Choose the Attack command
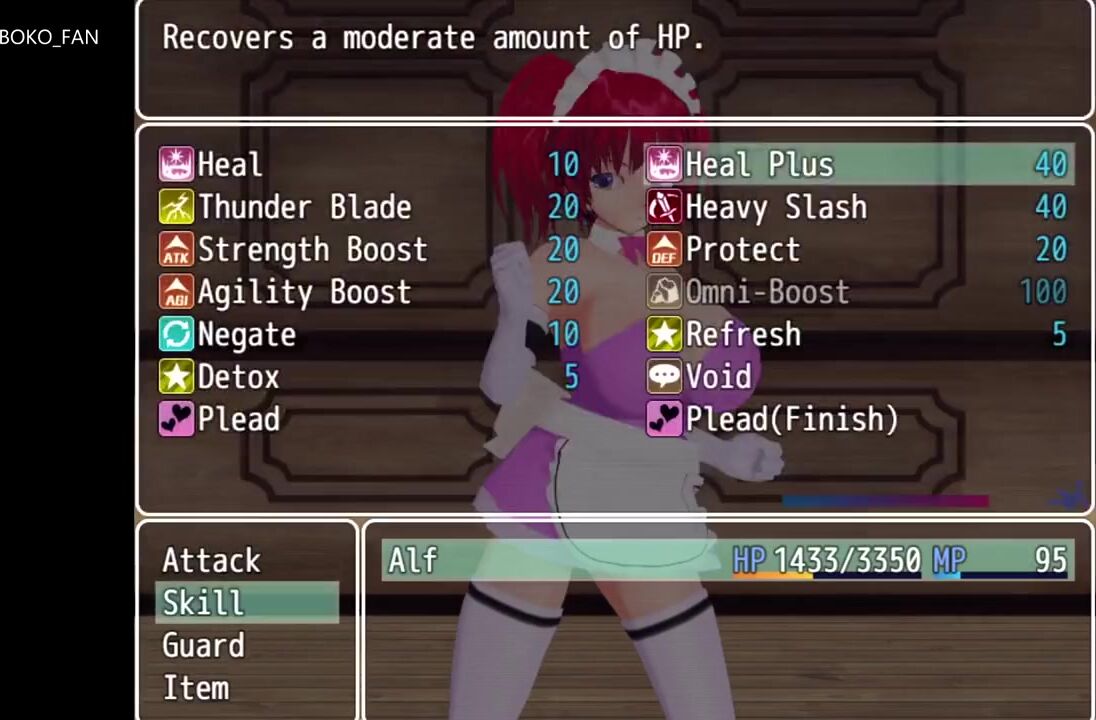 coord(211,560)
